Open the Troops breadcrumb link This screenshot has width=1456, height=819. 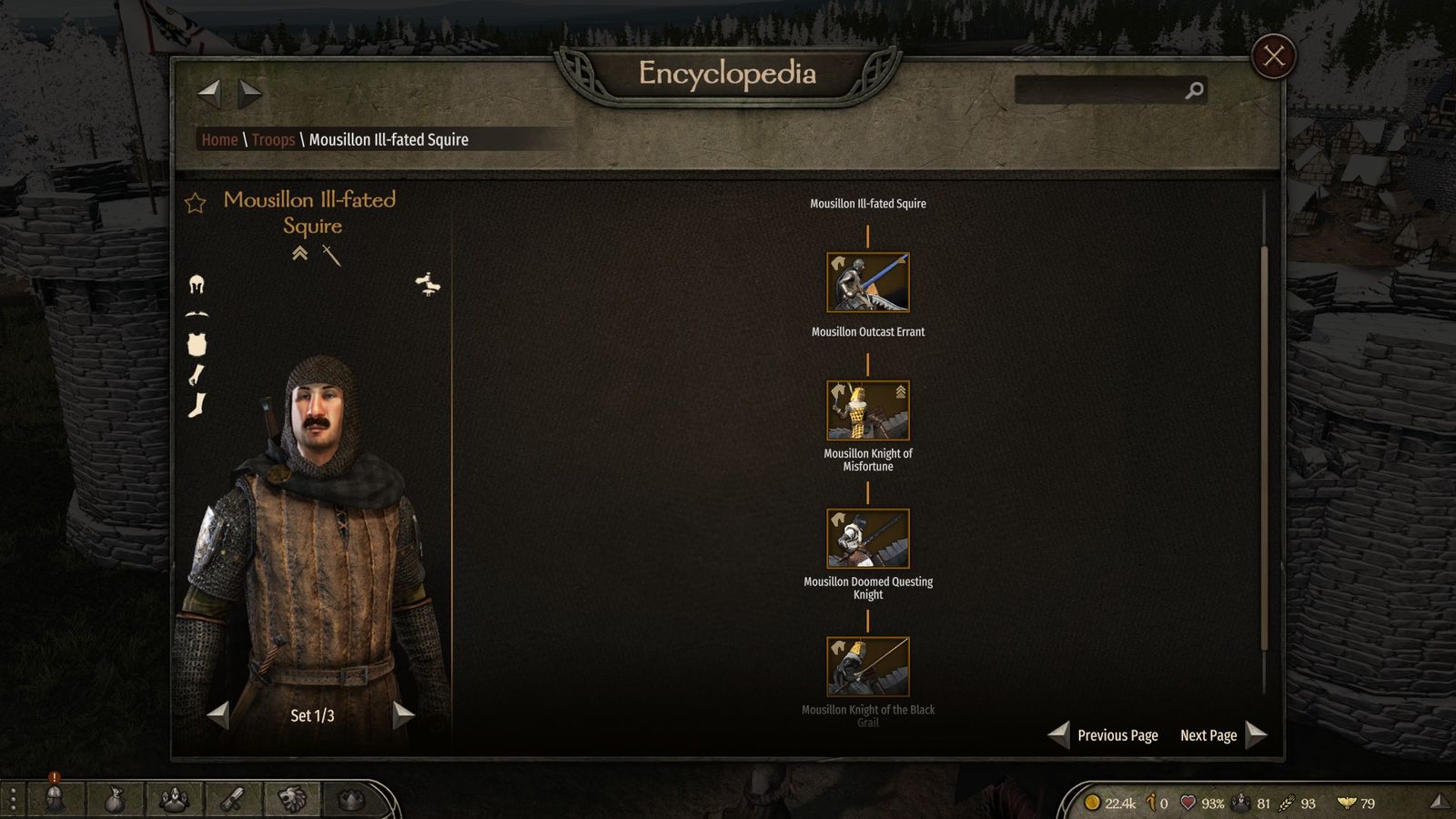273,139
